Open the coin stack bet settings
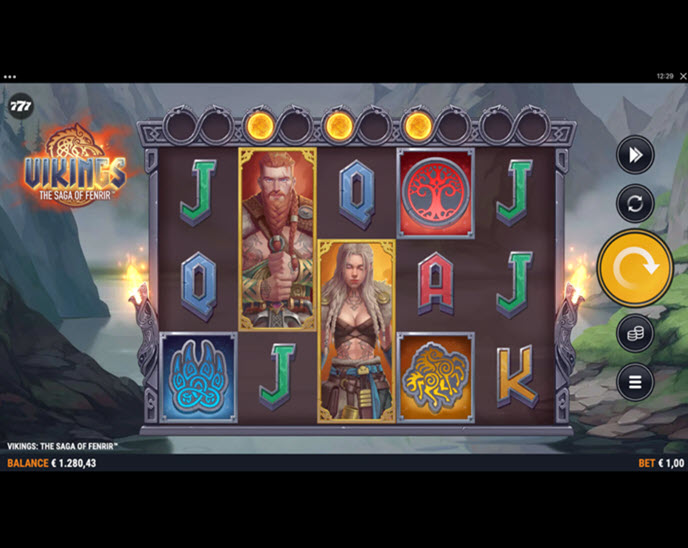Screen dimensions: 688x548 635,334
